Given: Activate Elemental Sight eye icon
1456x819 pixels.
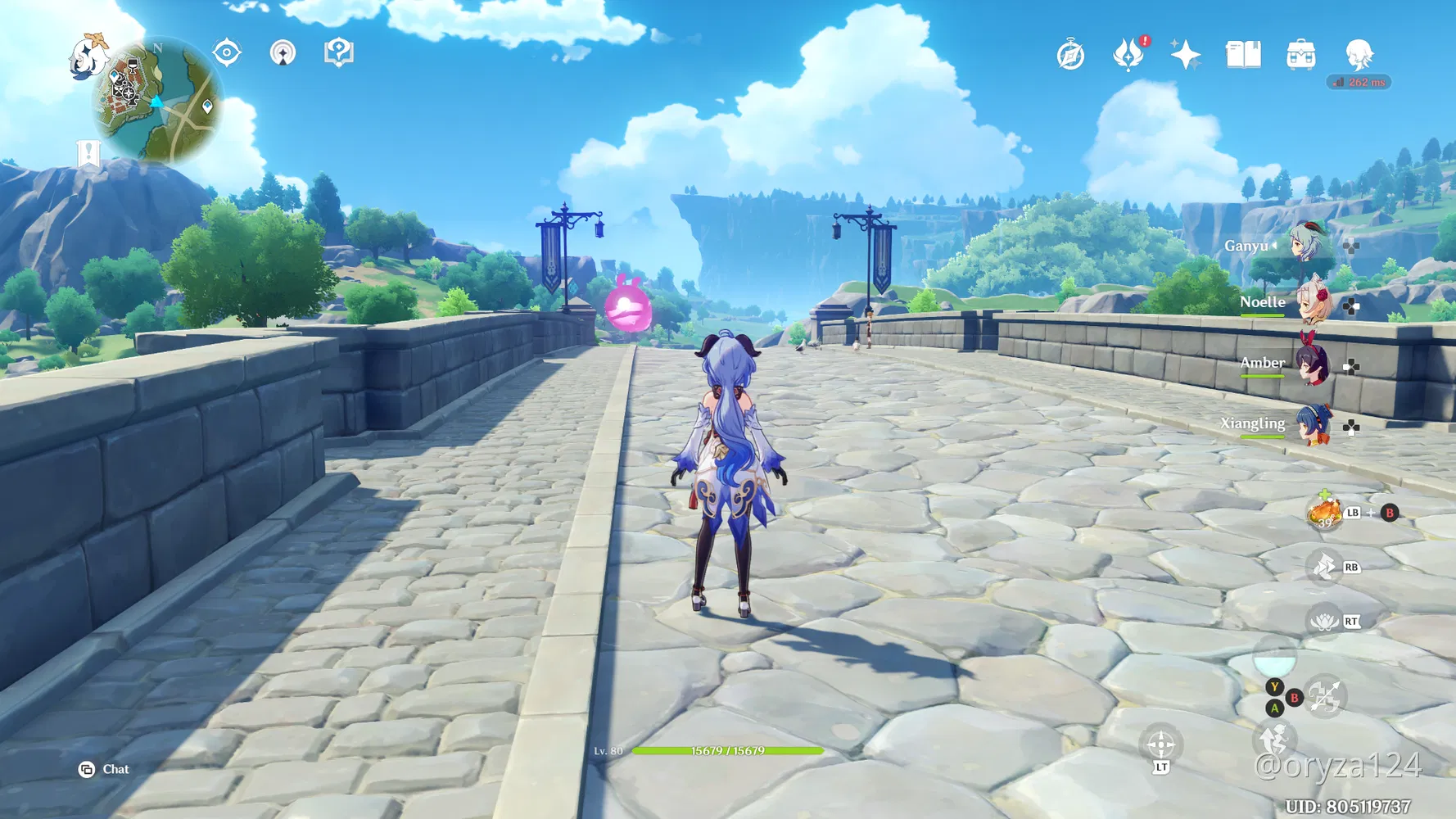Looking at the screenshot, I should pyautogui.click(x=225, y=51).
